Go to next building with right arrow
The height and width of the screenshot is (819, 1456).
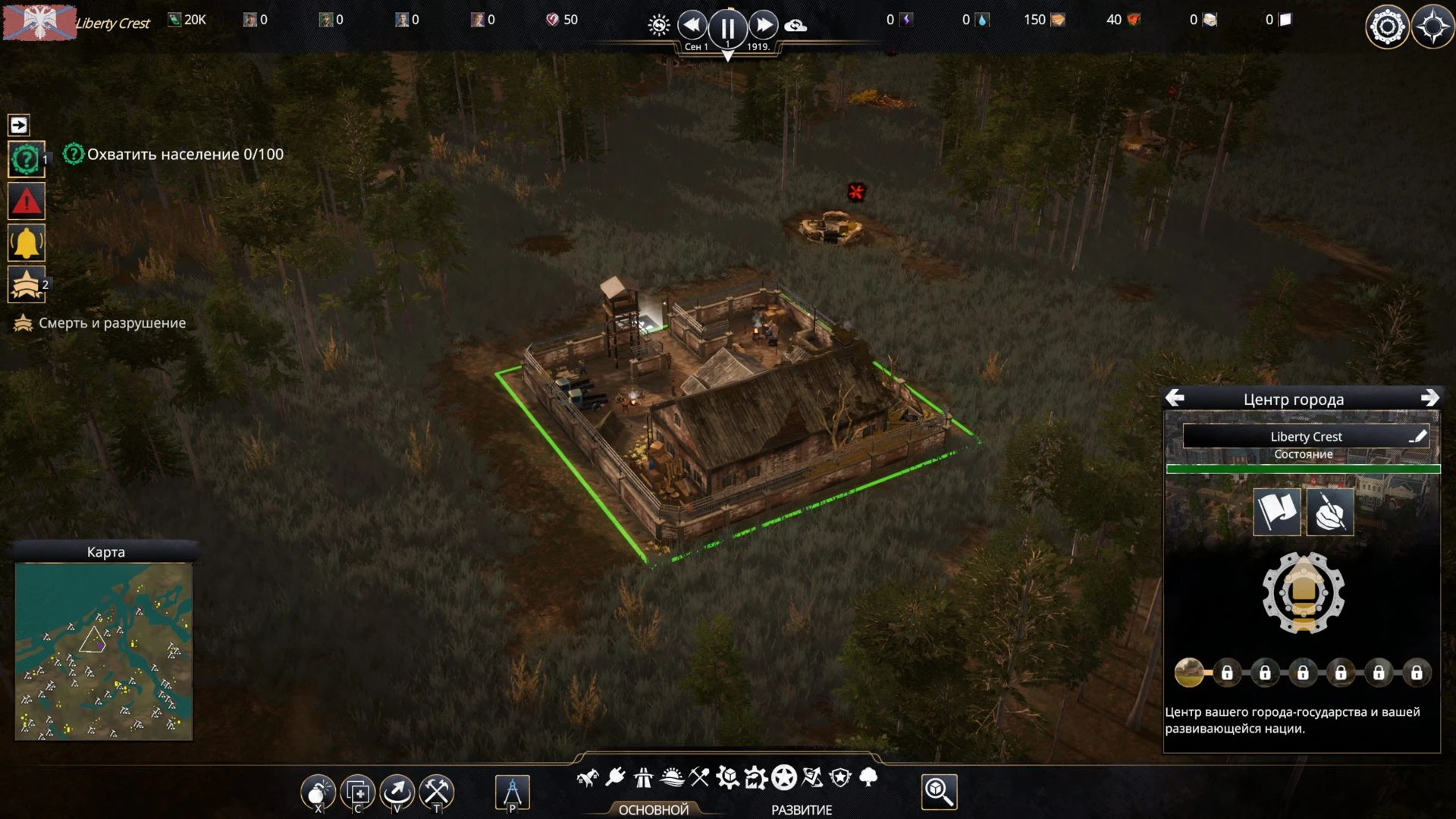[x=1429, y=398]
